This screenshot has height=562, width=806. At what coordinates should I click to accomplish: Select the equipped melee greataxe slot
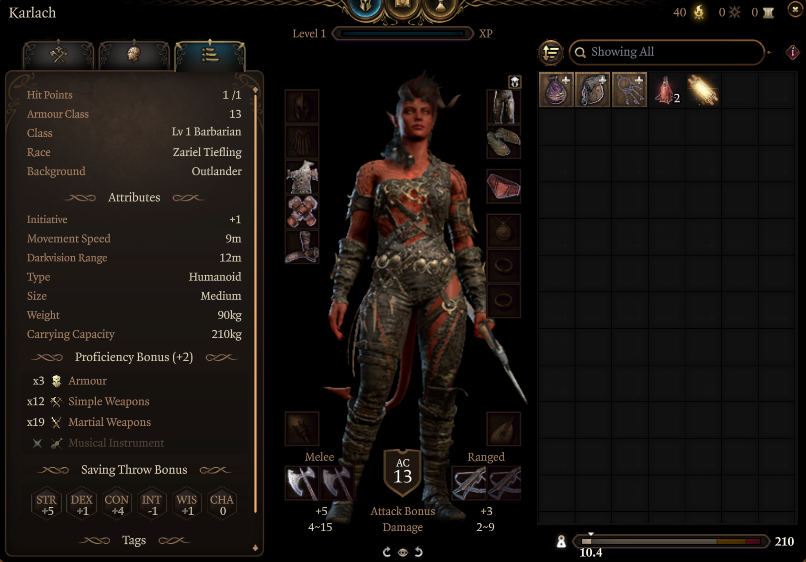303,484
